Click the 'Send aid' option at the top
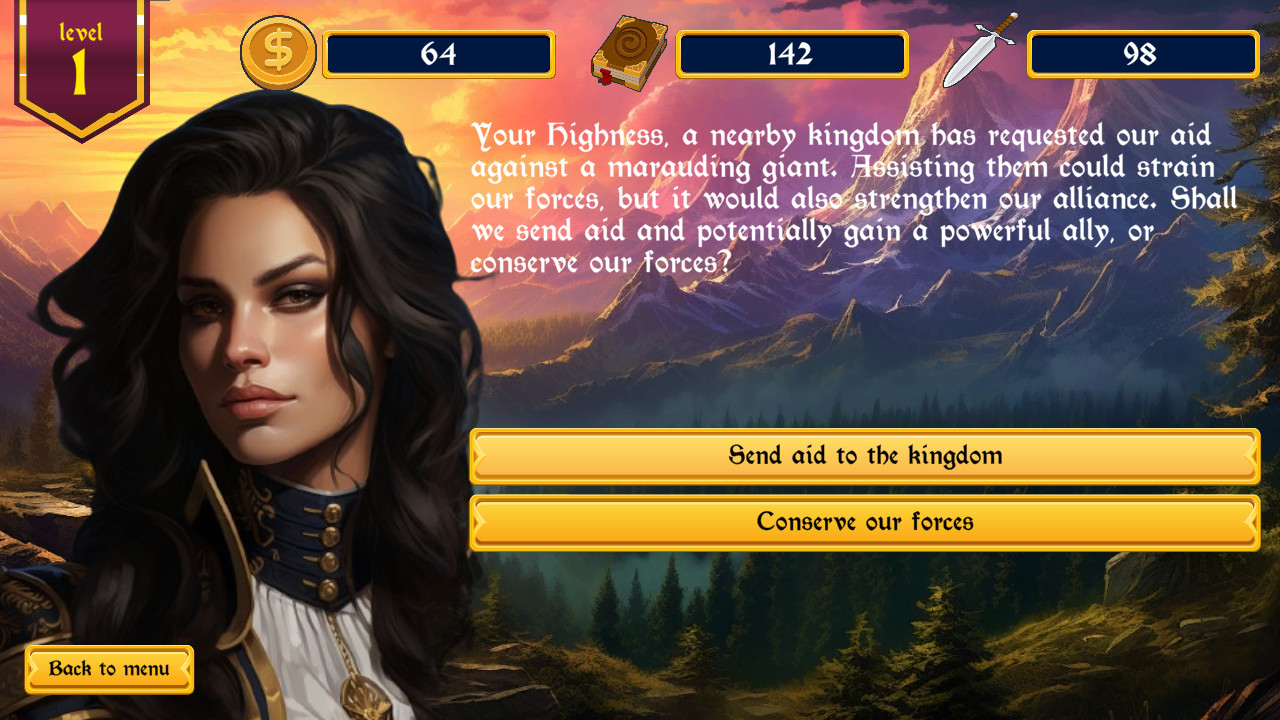Viewport: 1280px width, 720px height. pyautogui.click(x=864, y=456)
